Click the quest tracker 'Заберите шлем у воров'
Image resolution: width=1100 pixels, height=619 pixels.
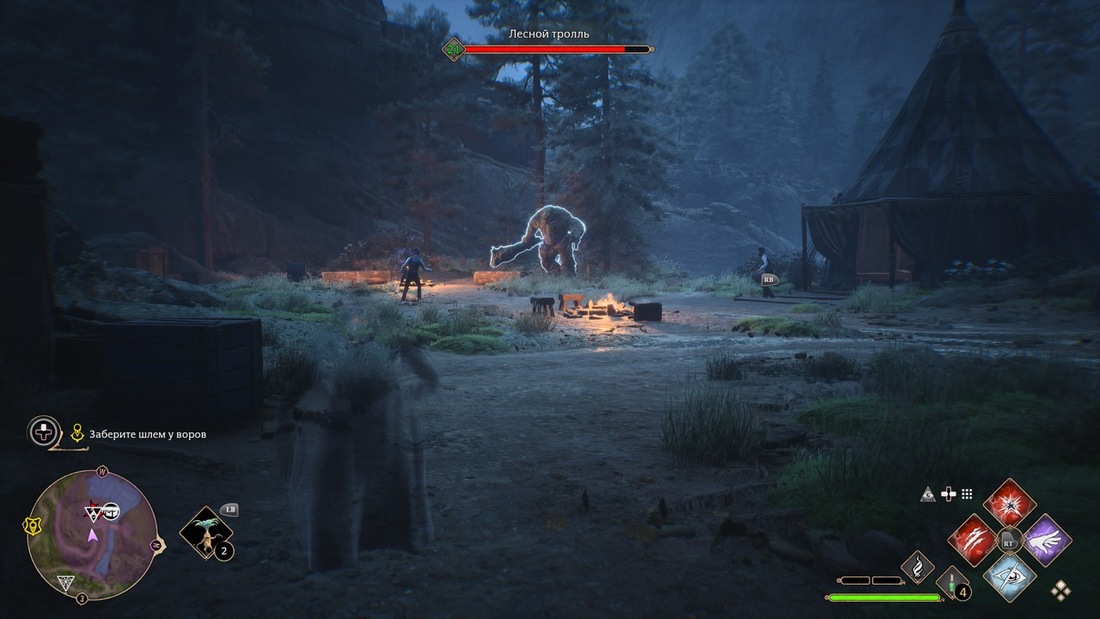147,434
